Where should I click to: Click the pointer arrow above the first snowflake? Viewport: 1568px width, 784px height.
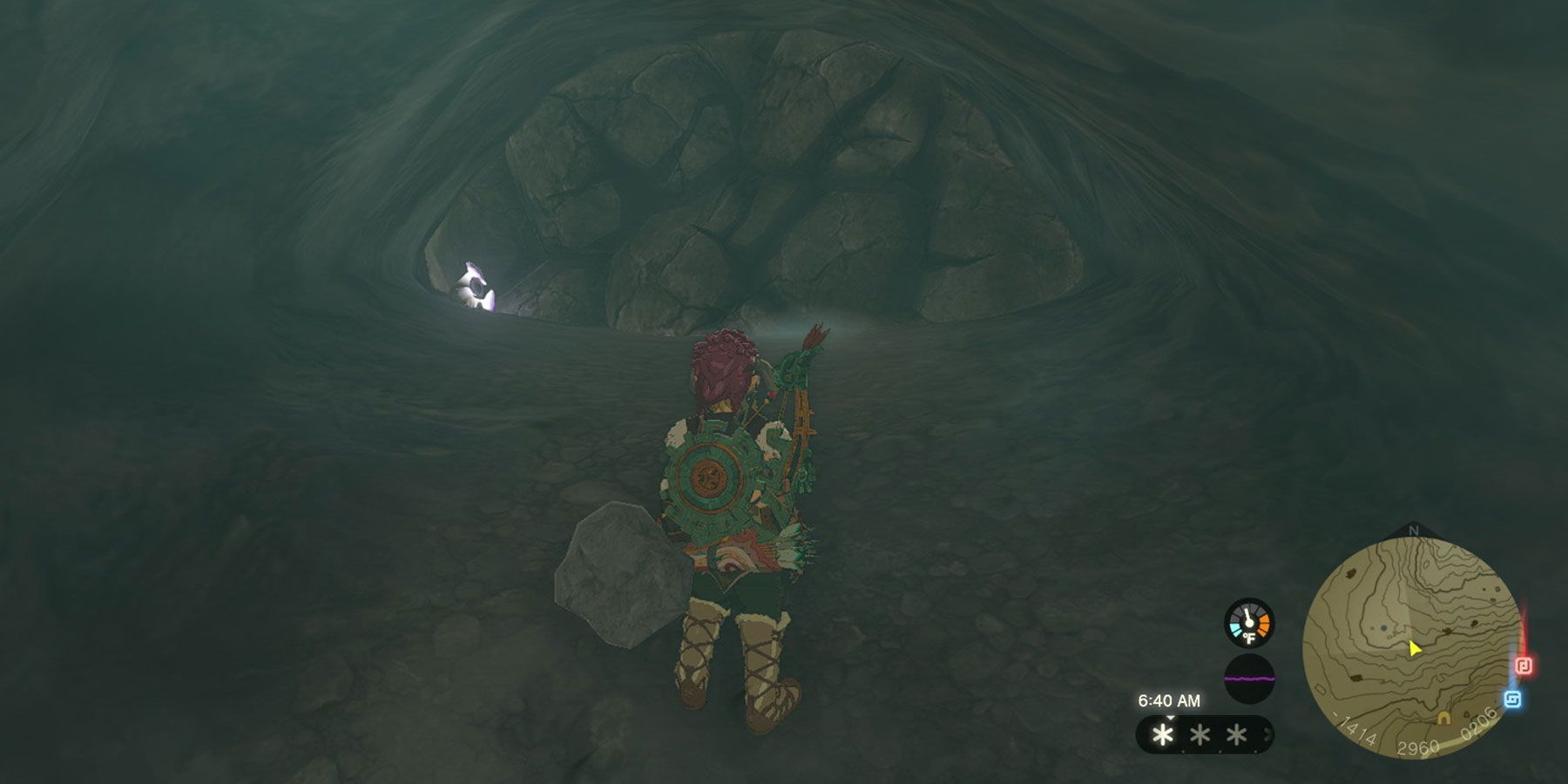pyautogui.click(x=1170, y=719)
